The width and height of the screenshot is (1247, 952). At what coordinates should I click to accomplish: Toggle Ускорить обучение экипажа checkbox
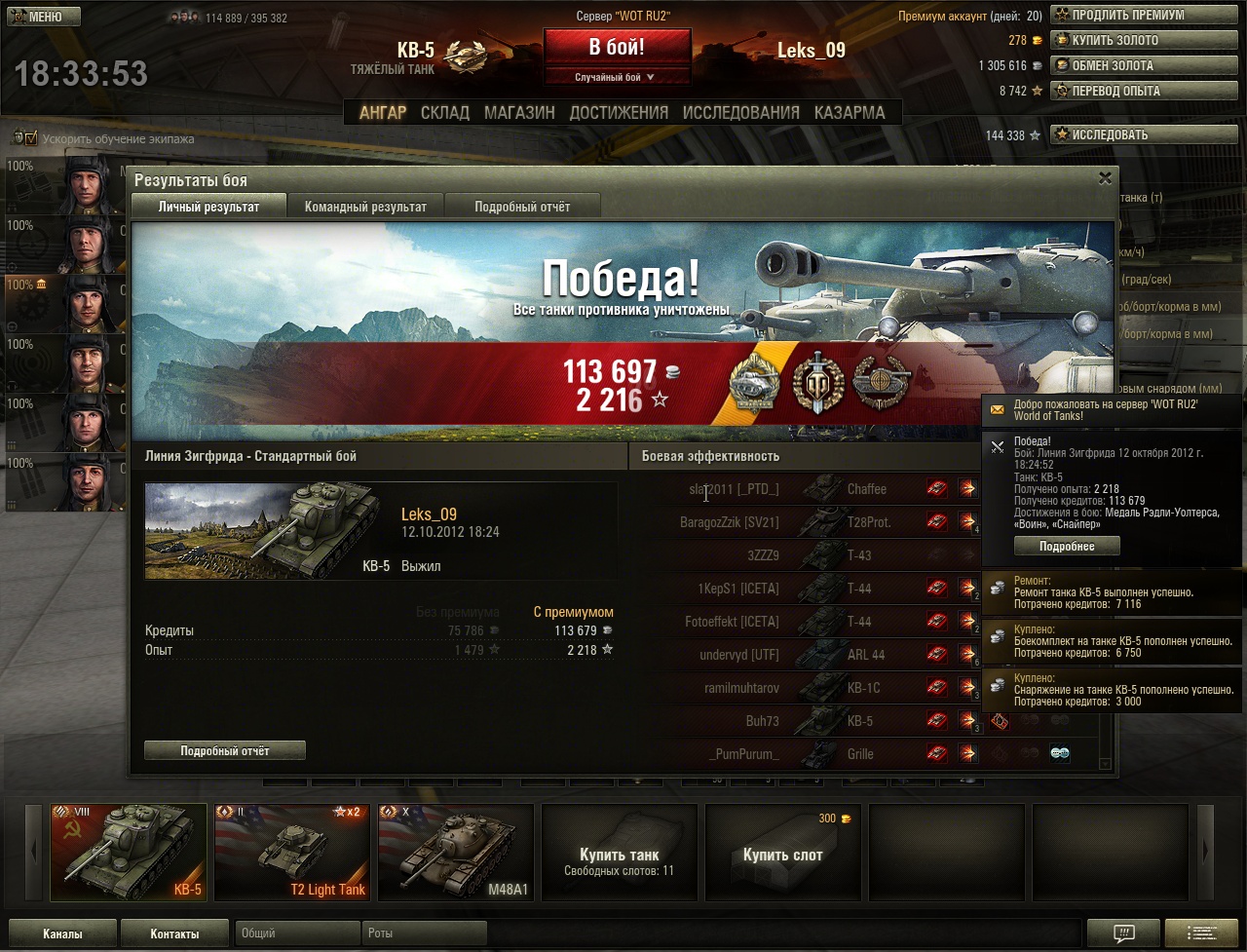30,138
